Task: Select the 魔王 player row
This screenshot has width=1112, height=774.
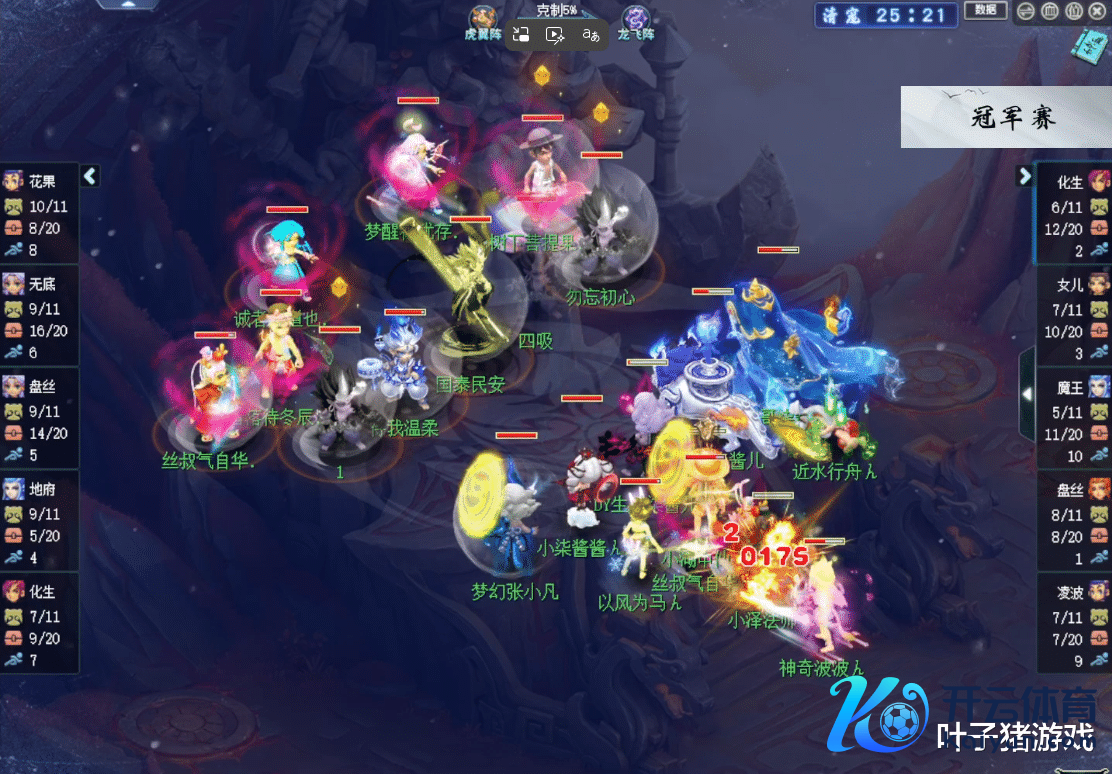Action: pyautogui.click(x=1072, y=420)
